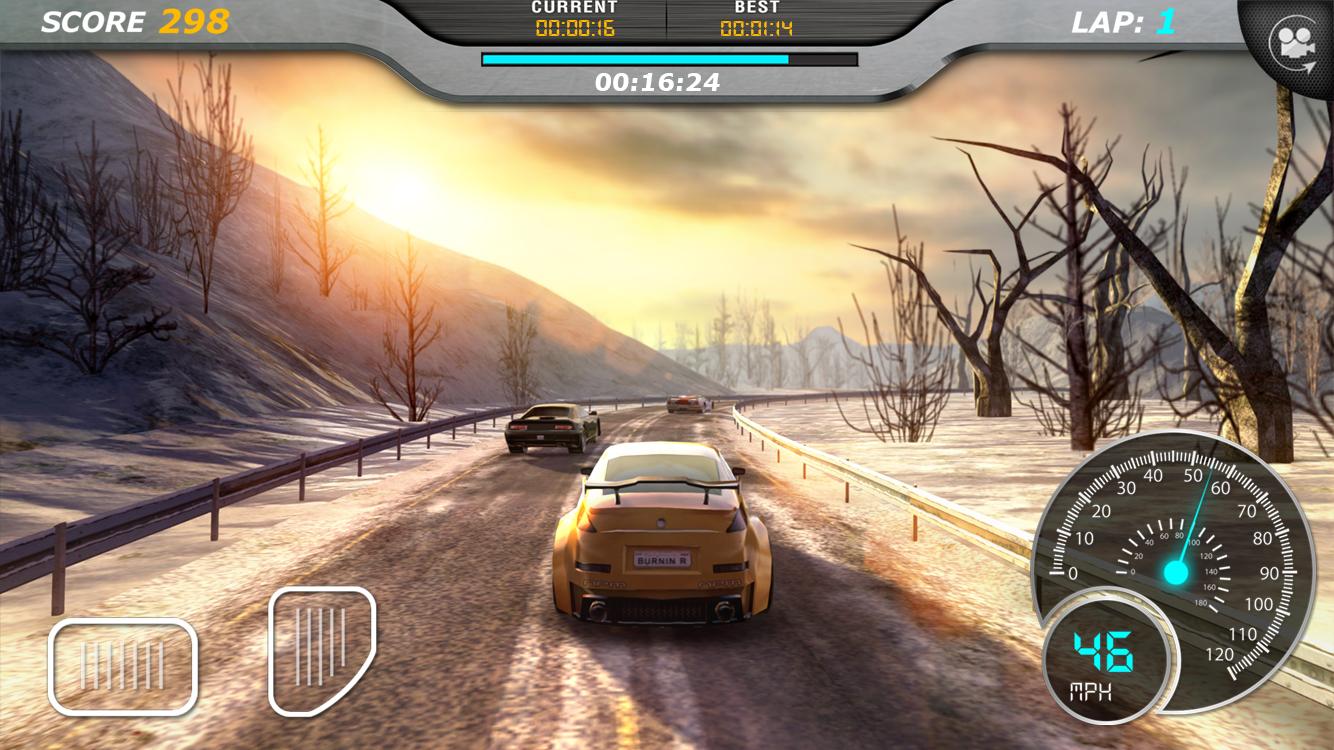Tap the wide brake pedal
This screenshot has width=1334, height=750.
click(x=123, y=666)
